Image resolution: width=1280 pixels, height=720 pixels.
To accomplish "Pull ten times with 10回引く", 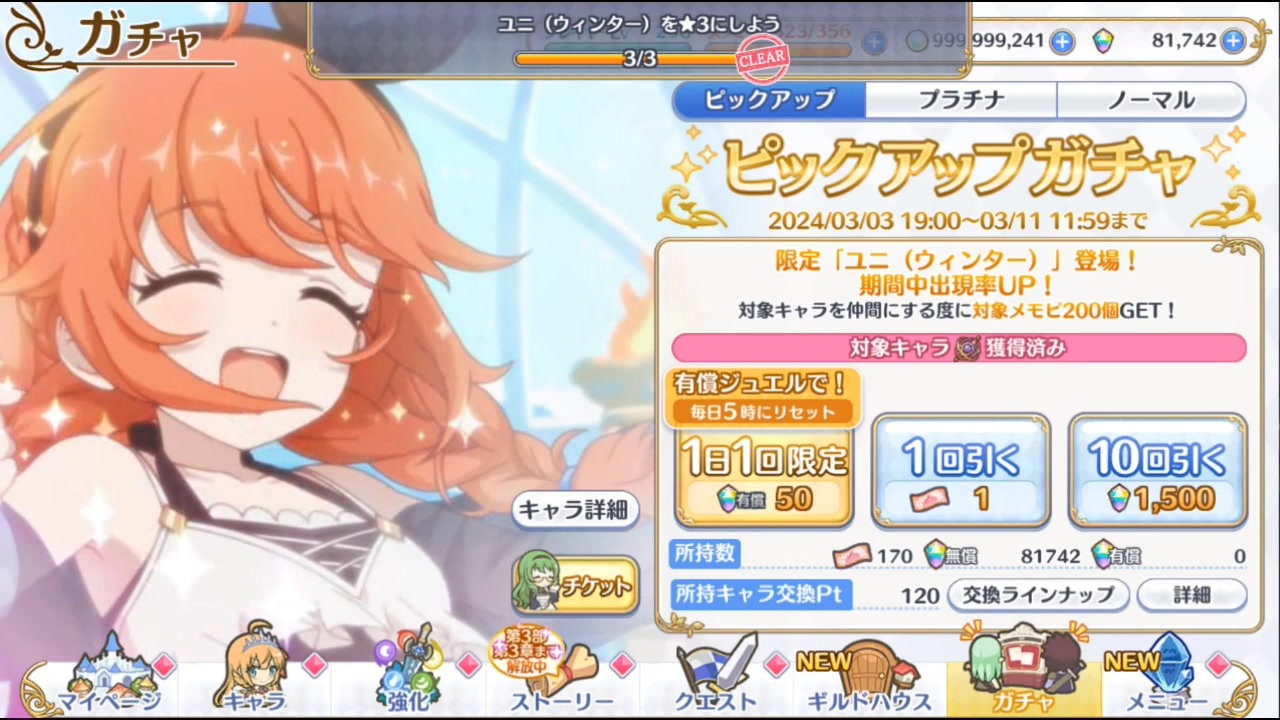I will pyautogui.click(x=1157, y=472).
